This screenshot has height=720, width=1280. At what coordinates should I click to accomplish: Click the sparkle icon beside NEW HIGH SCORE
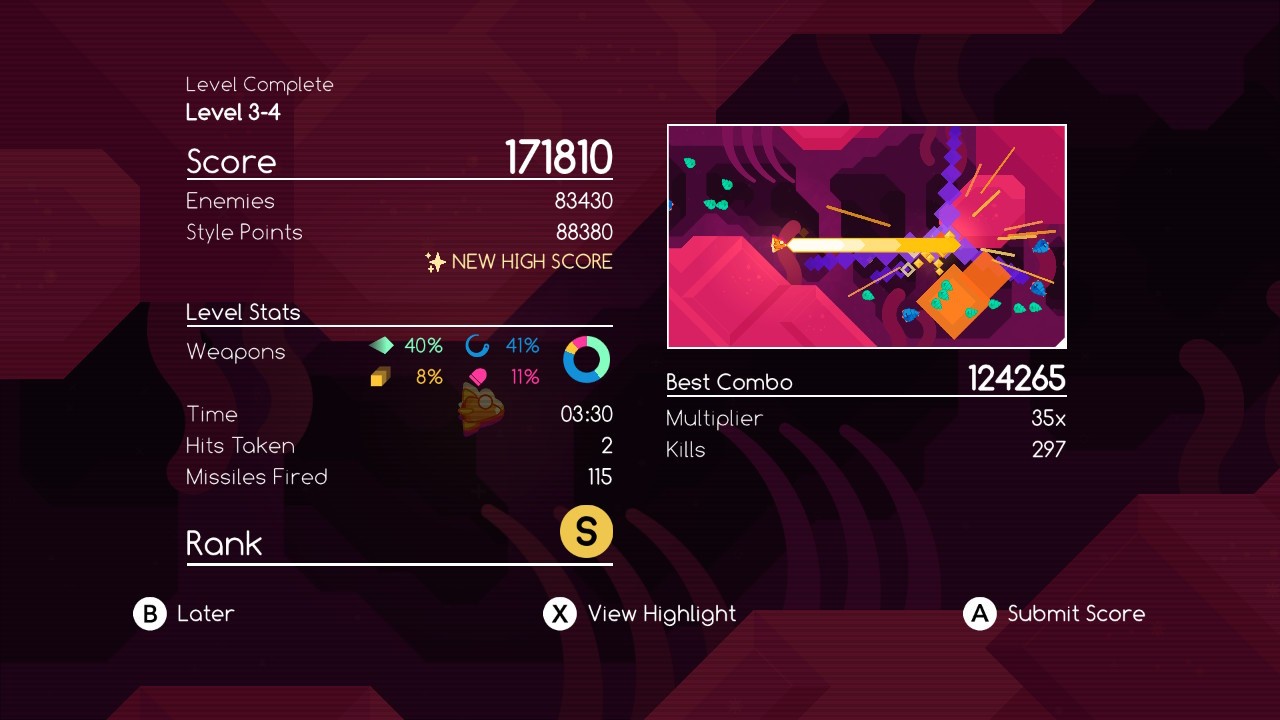point(433,262)
